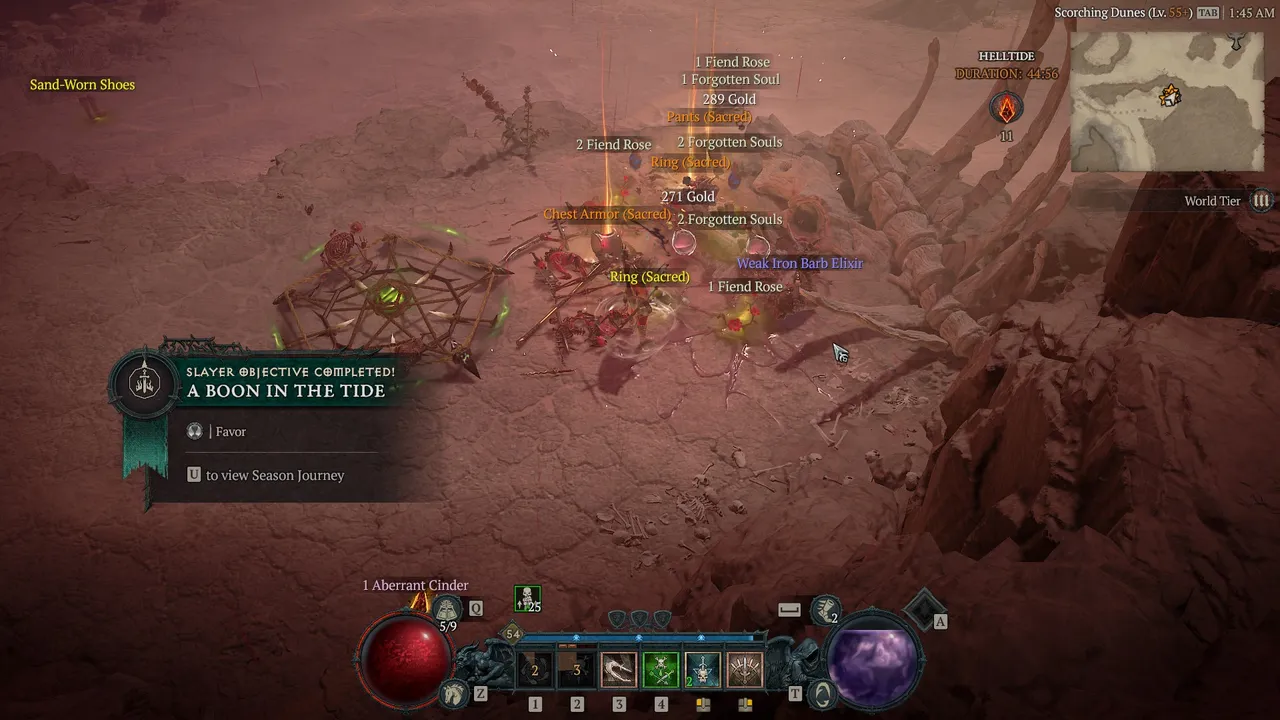The height and width of the screenshot is (720, 1280).
Task: Activate the scythe skill in slot 3
Action: coord(618,671)
